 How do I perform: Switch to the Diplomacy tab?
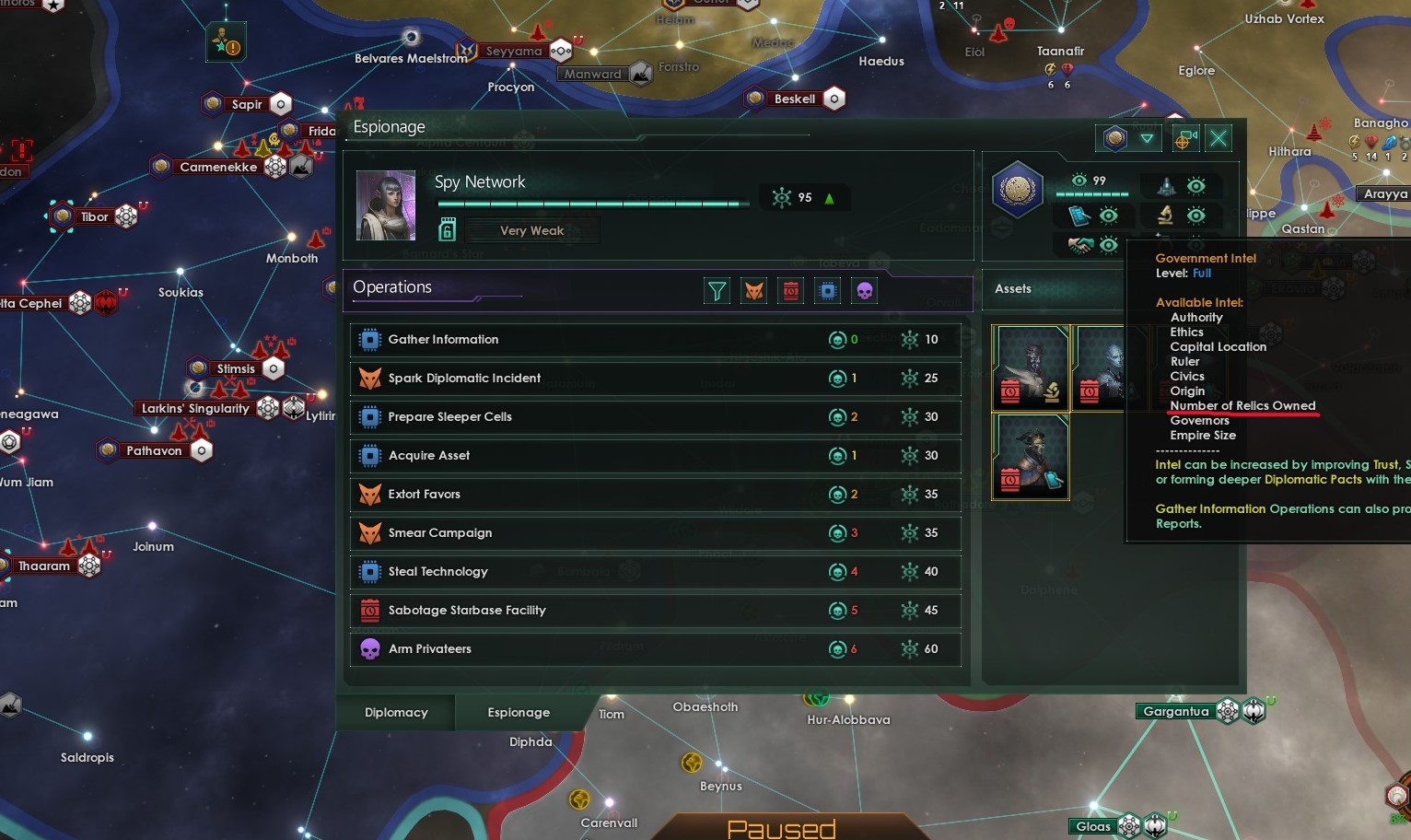point(395,712)
